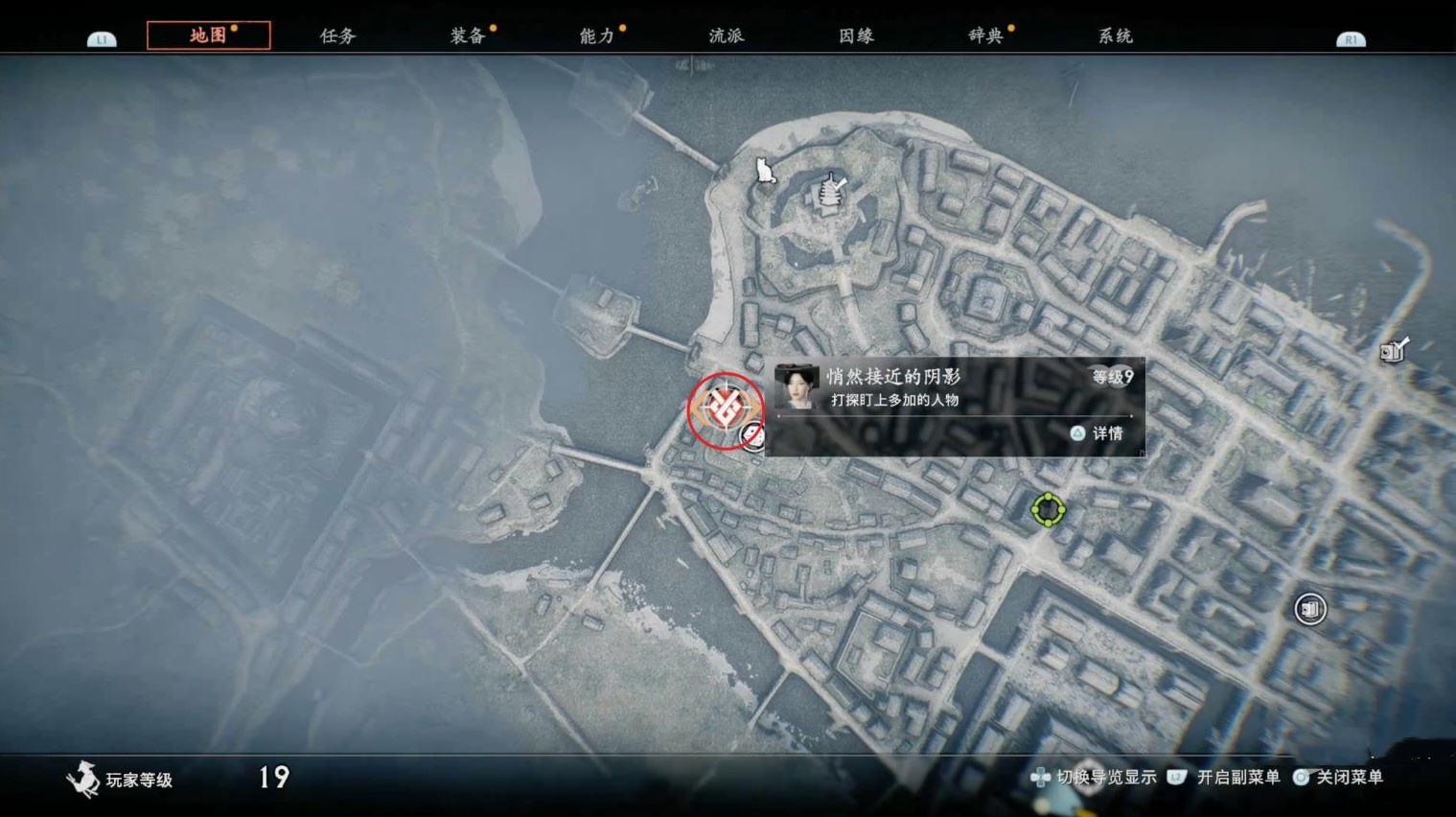Select the red-circled quest target marker
Screen dimensions: 1456x817
726,406
